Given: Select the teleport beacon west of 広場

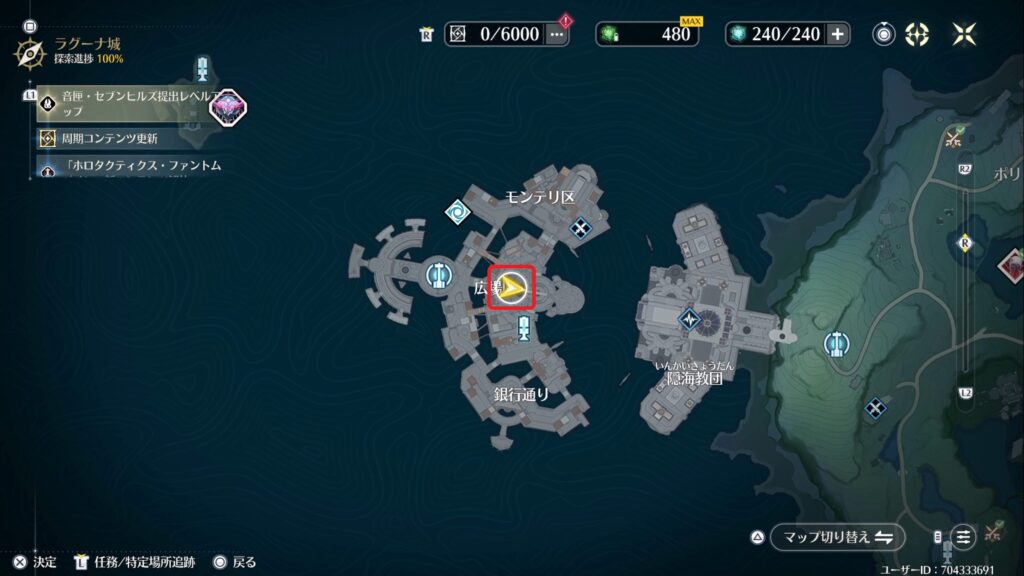Looking at the screenshot, I should (436, 274).
